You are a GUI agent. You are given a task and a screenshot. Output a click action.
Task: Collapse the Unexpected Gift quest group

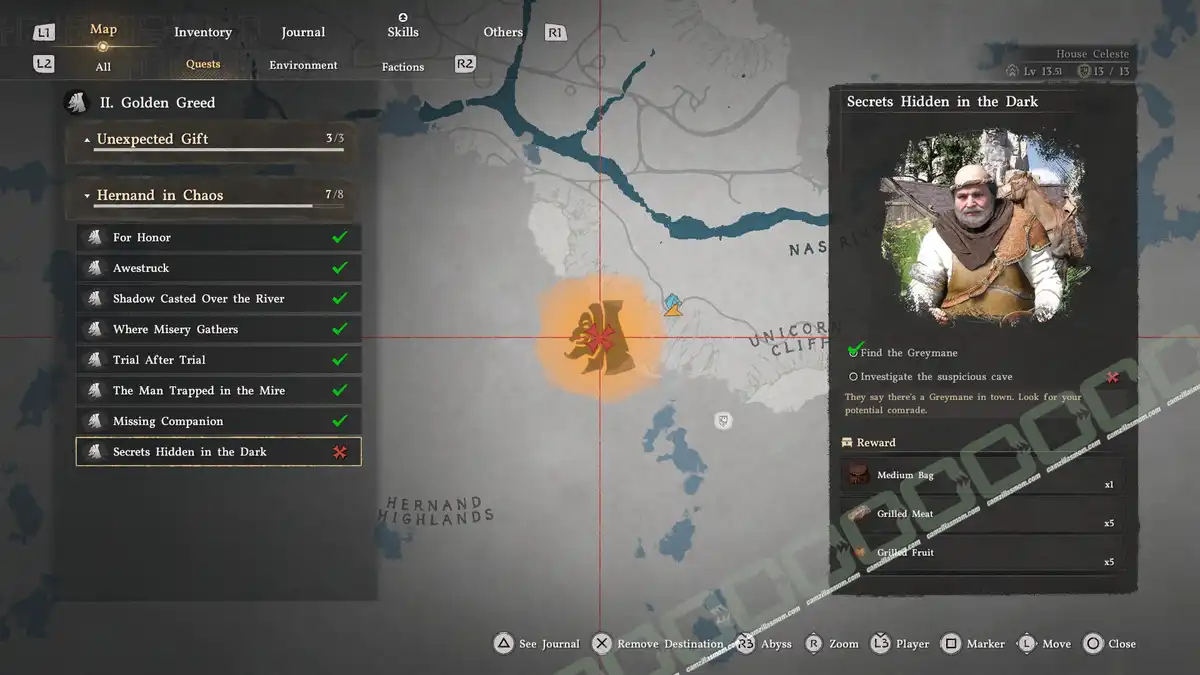pyautogui.click(x=205, y=140)
